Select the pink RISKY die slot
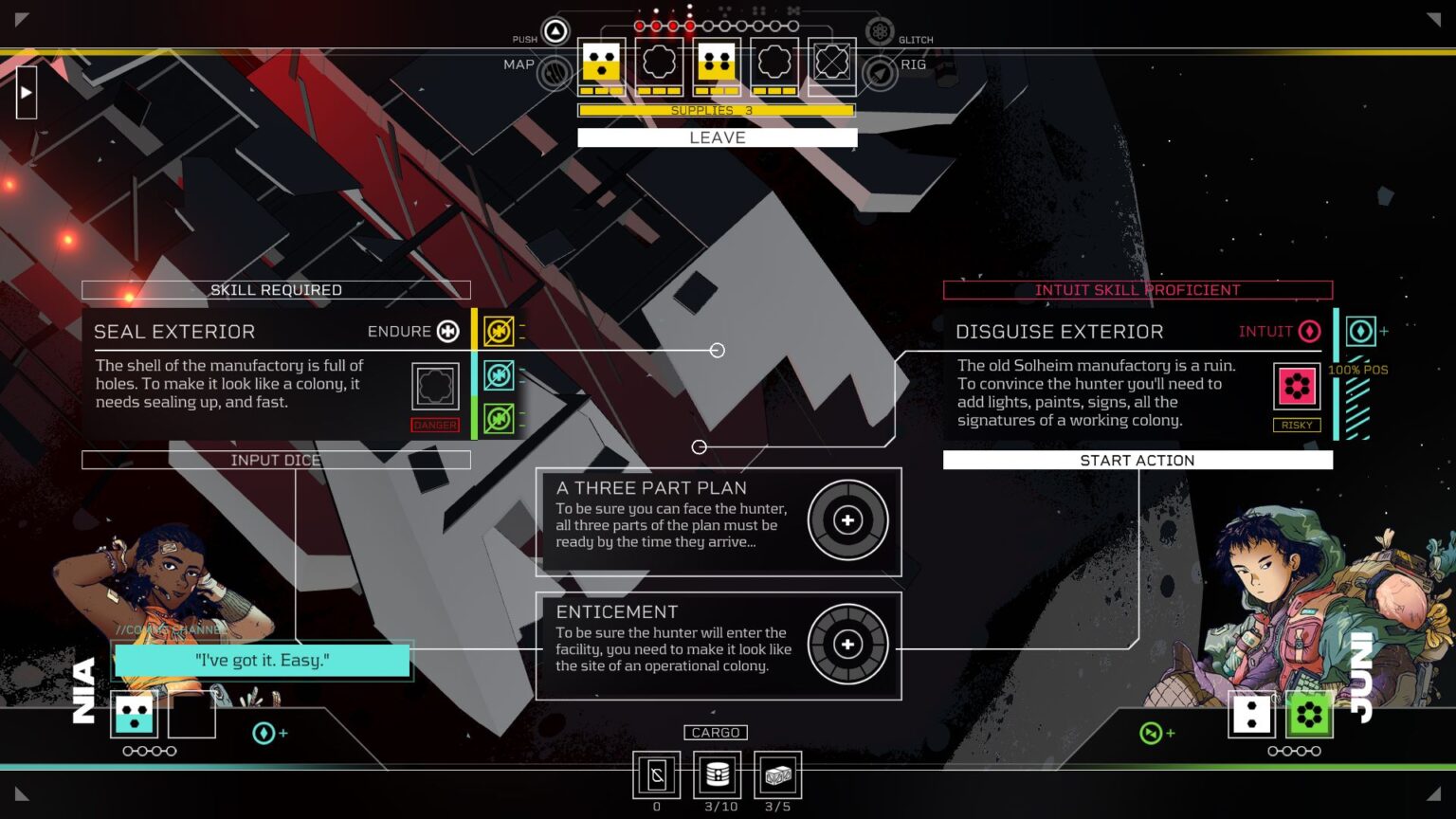The width and height of the screenshot is (1456, 819). (x=1296, y=385)
